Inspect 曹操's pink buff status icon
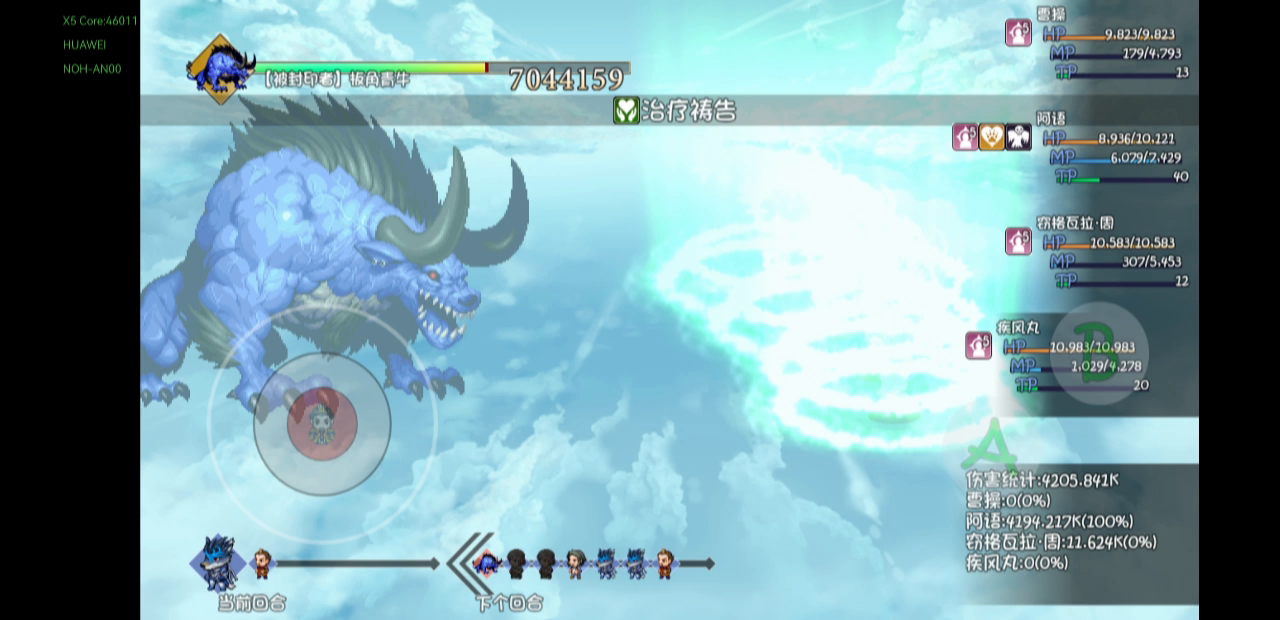Image resolution: width=1280 pixels, height=620 pixels. pyautogui.click(x=1018, y=33)
